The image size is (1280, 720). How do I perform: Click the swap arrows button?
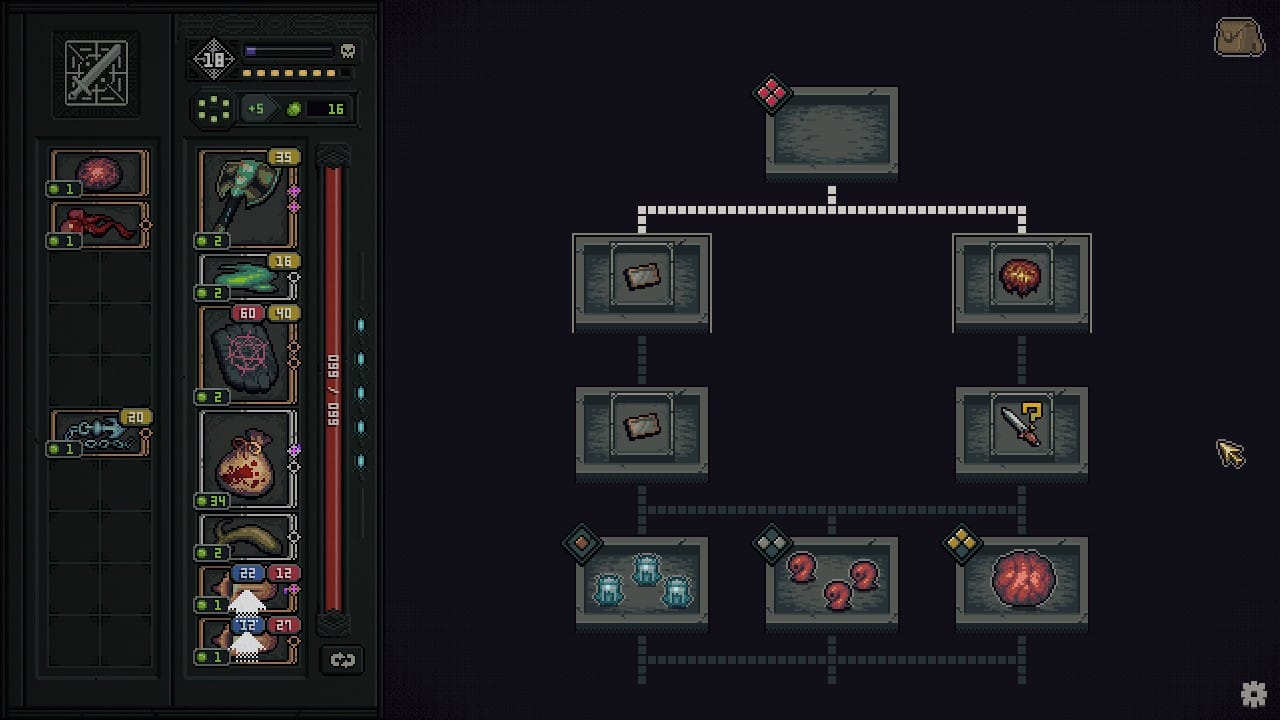point(342,660)
